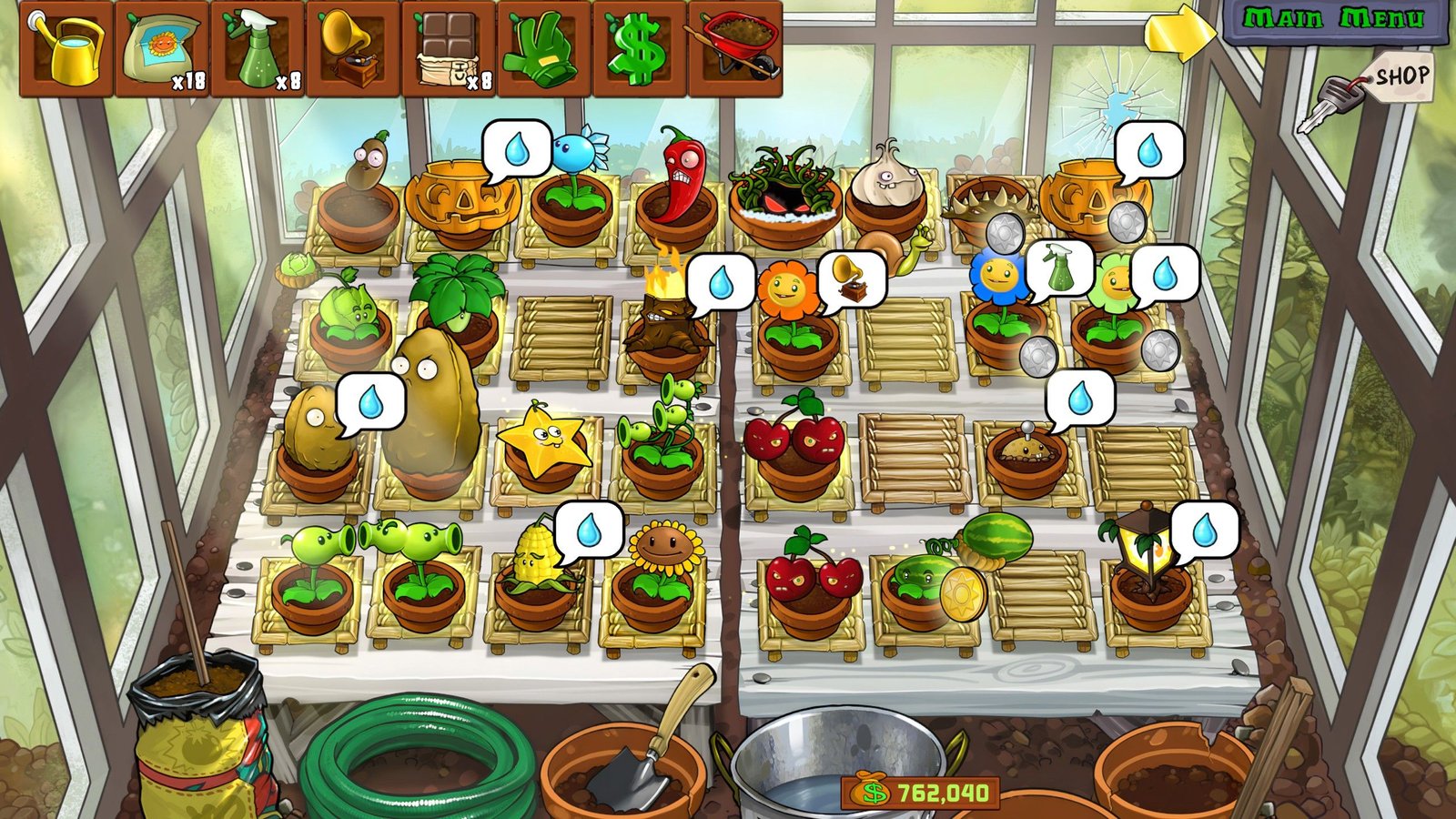Collect the silver coin above the spiky Cactus

tap(1003, 234)
